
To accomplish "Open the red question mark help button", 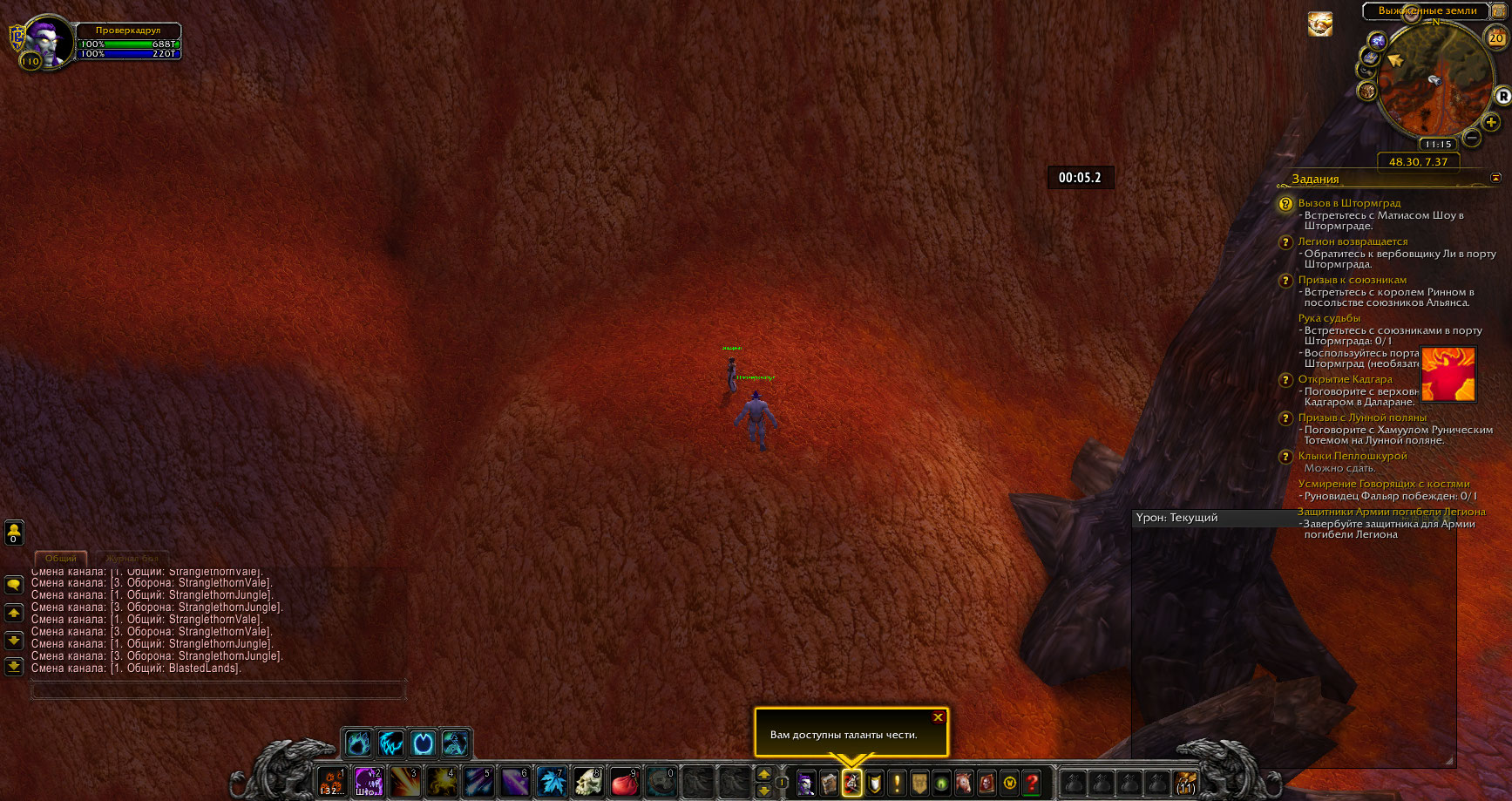I will point(1032,783).
